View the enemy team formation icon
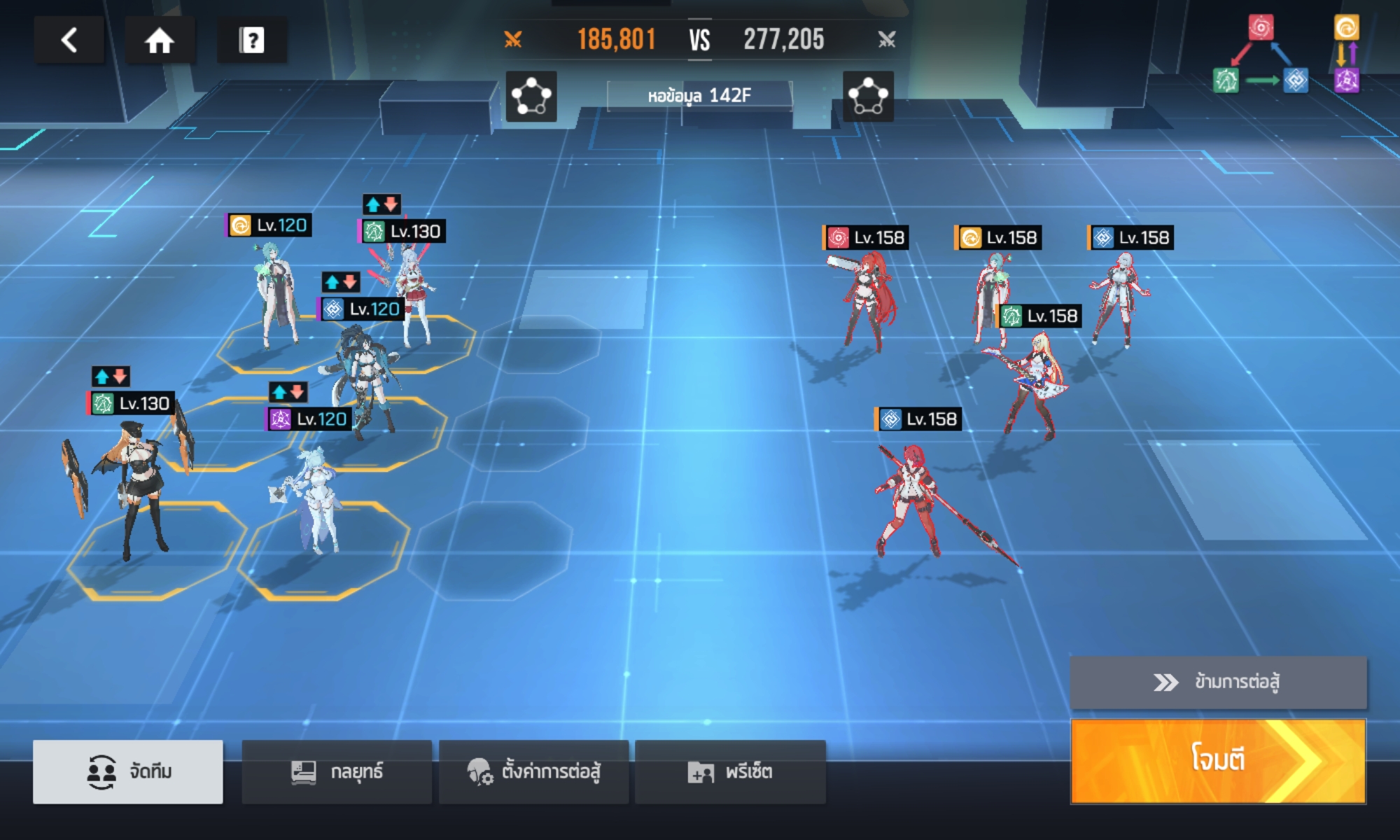Viewport: 1400px width, 840px height. (868, 96)
